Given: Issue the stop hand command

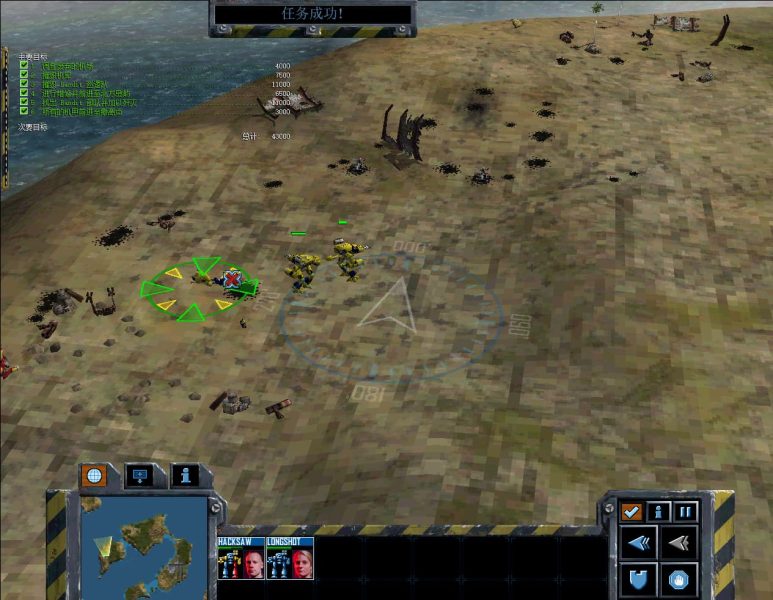Looking at the screenshot, I should click(x=678, y=579).
